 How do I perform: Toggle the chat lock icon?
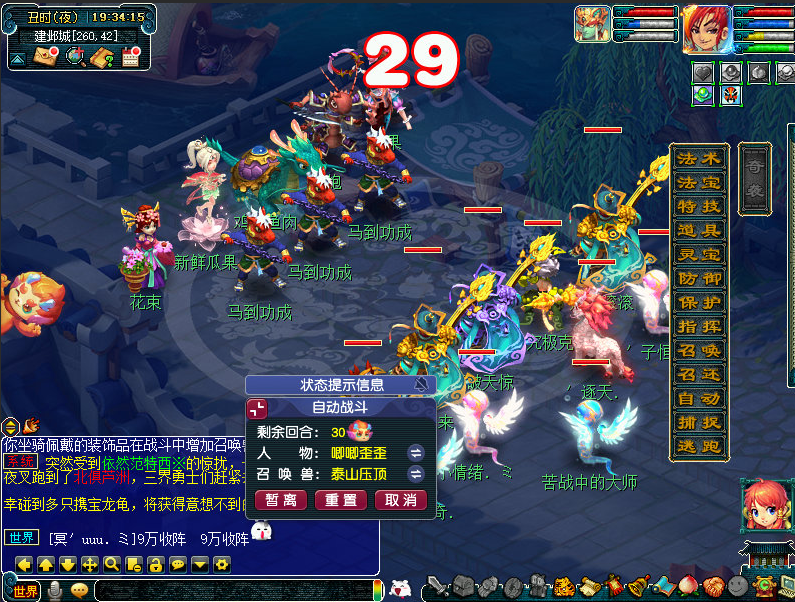(x=156, y=564)
